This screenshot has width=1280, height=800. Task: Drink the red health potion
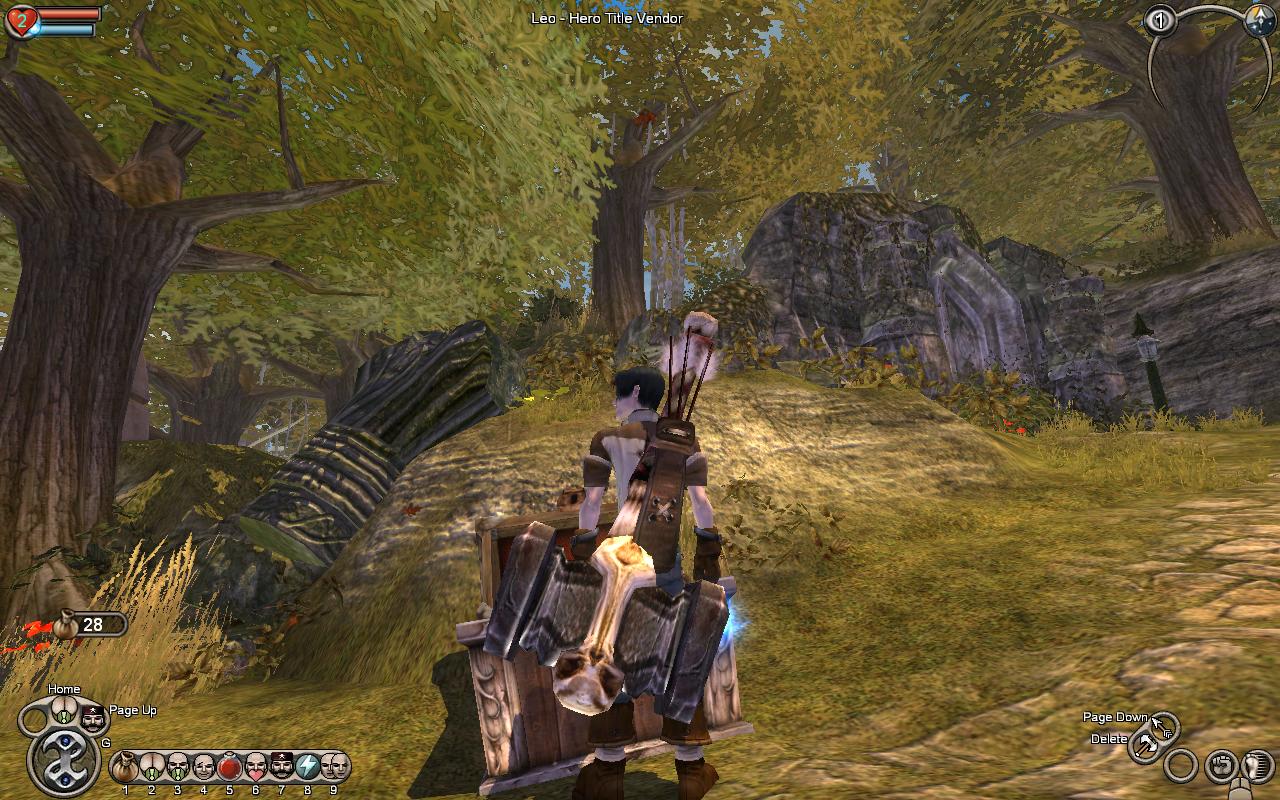click(x=229, y=768)
